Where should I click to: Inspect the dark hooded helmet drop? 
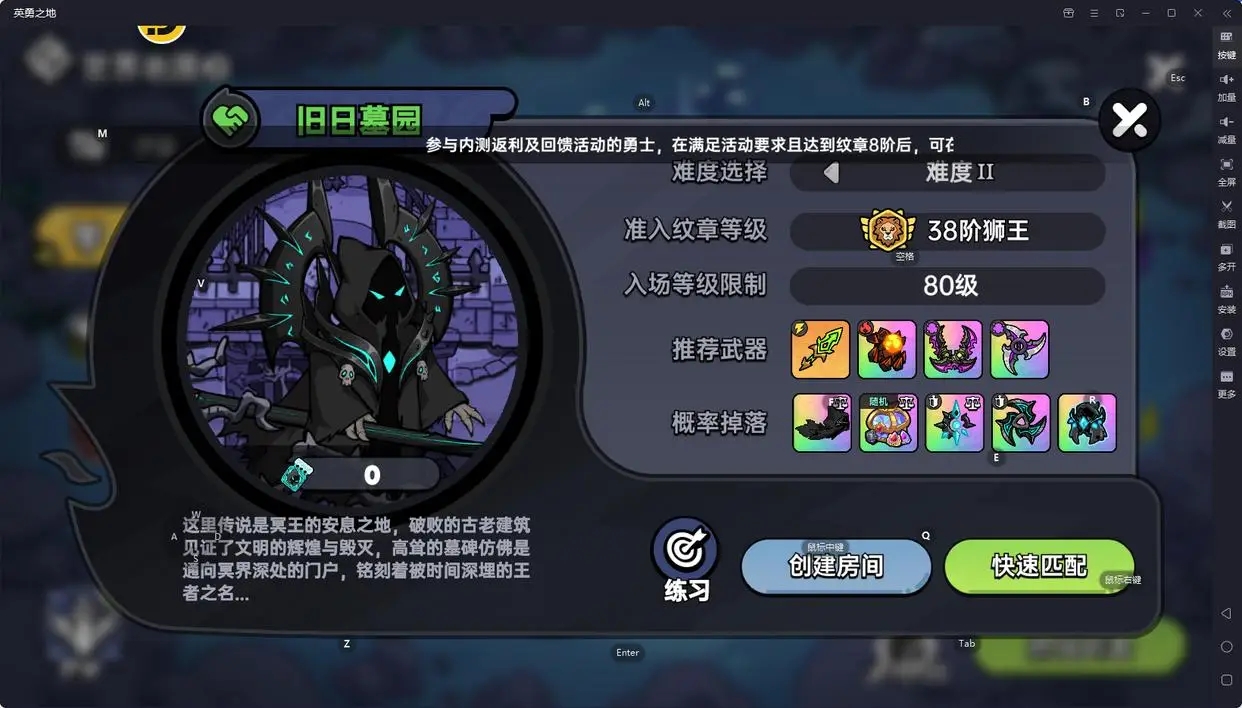[x=1087, y=422]
